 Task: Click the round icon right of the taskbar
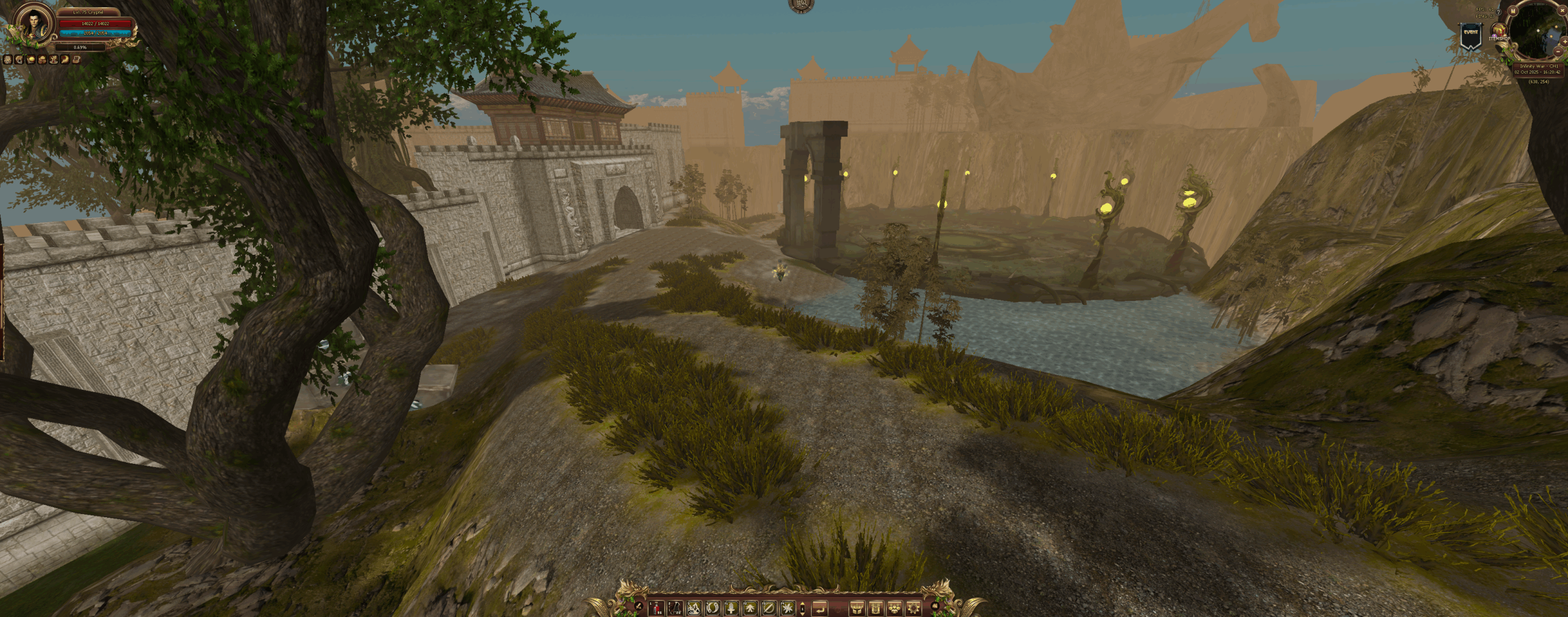935,606
